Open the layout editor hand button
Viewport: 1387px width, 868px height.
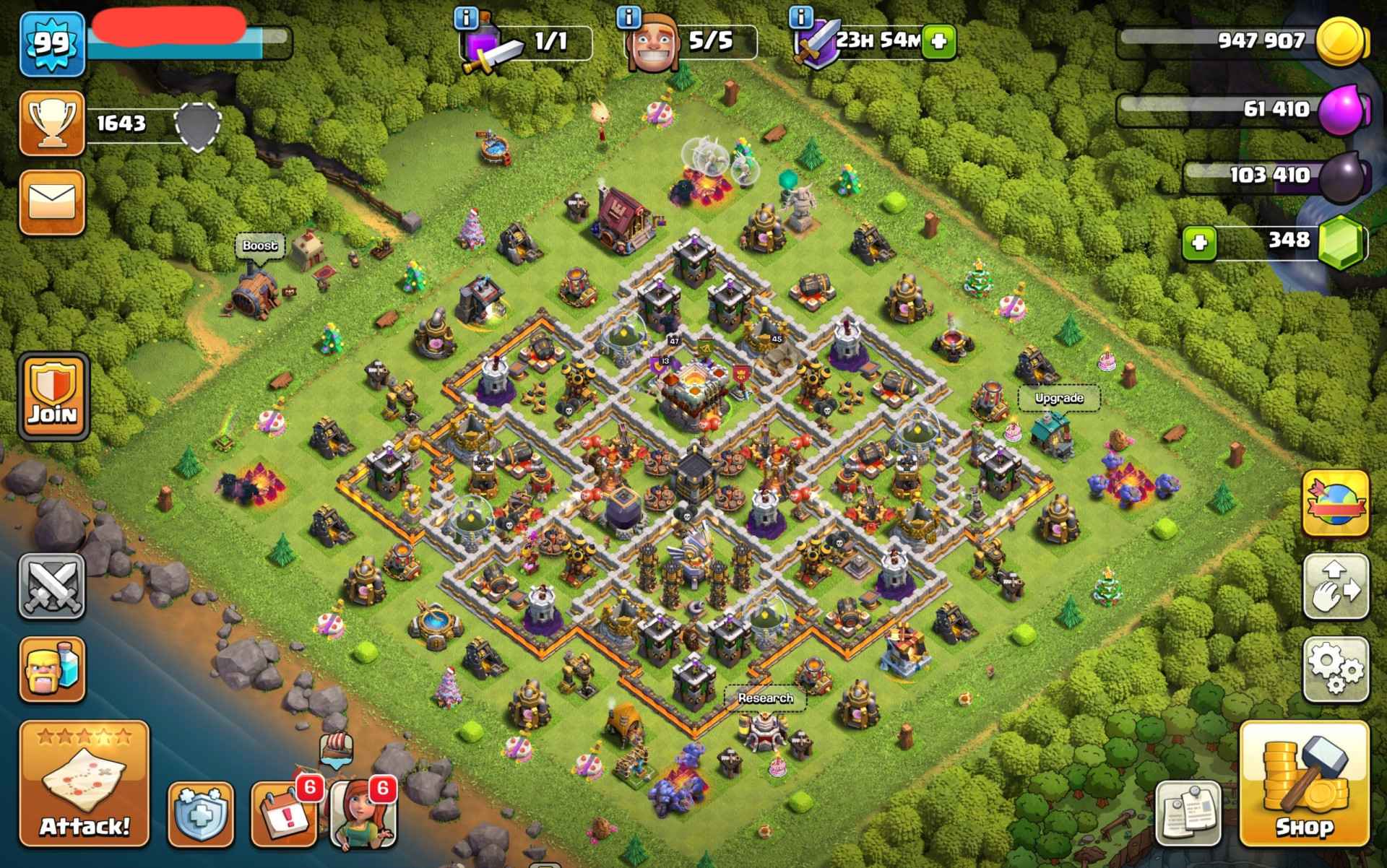pos(1336,586)
